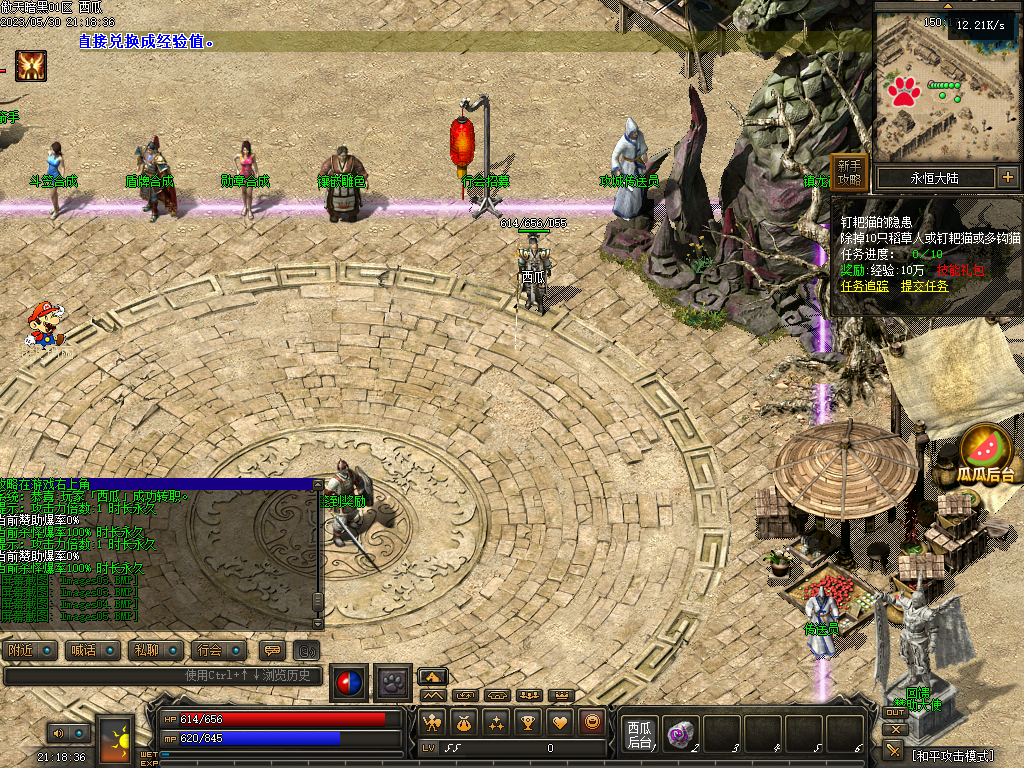Expand the map with the plus button
This screenshot has width=1024, height=768.
tap(1007, 178)
